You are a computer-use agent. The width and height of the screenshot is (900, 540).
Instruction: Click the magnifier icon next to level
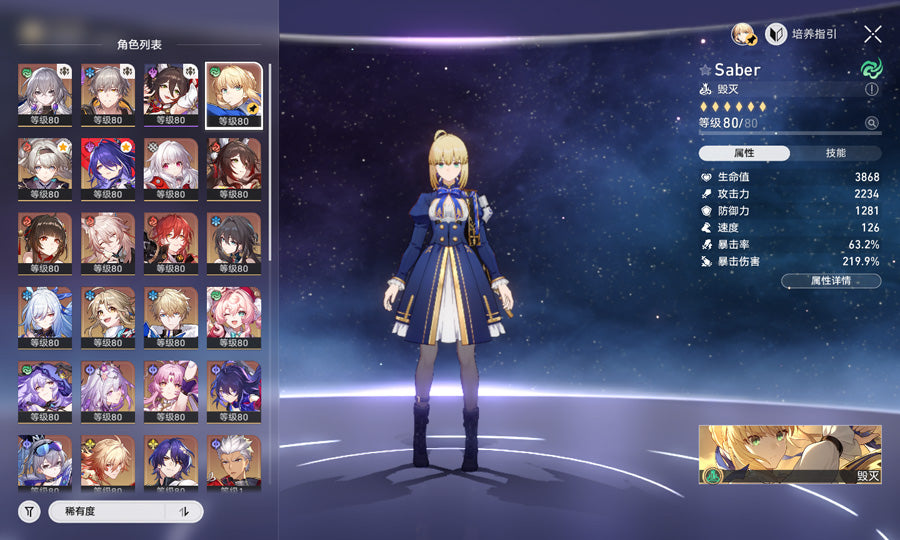[871, 123]
